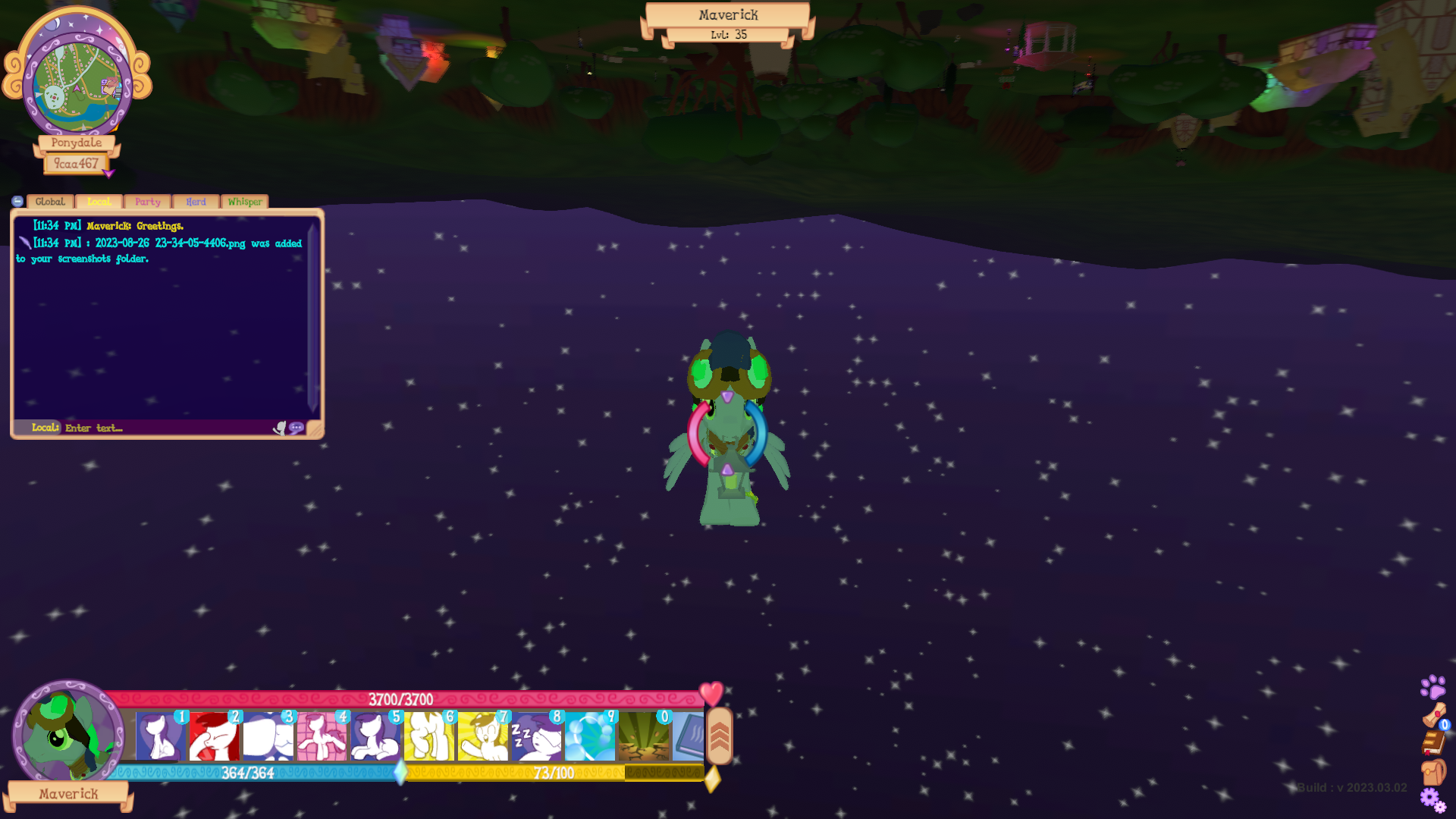Activate the red facehoof emote in slot 2
1456x819 pixels.
pyautogui.click(x=213, y=736)
